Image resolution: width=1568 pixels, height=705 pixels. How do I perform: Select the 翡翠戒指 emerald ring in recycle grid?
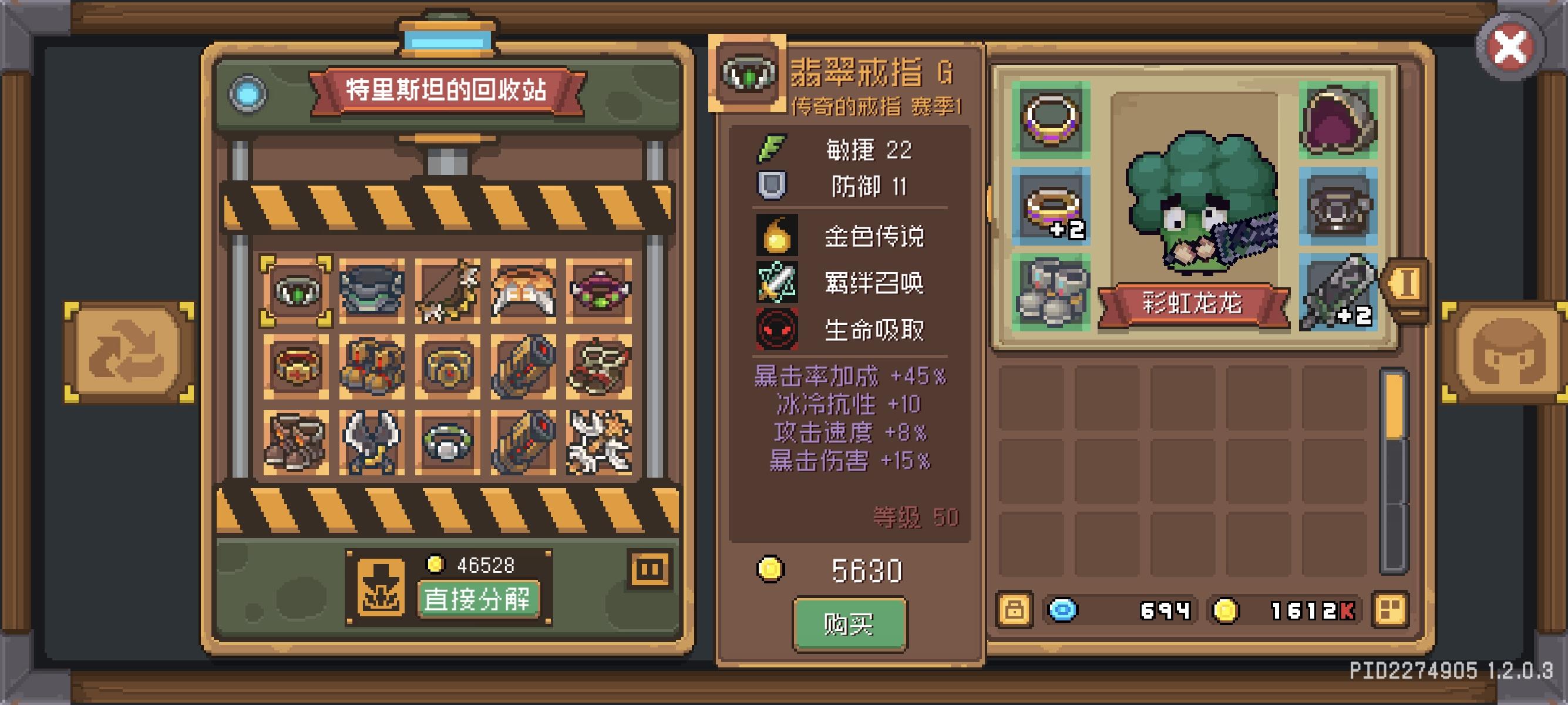point(297,292)
